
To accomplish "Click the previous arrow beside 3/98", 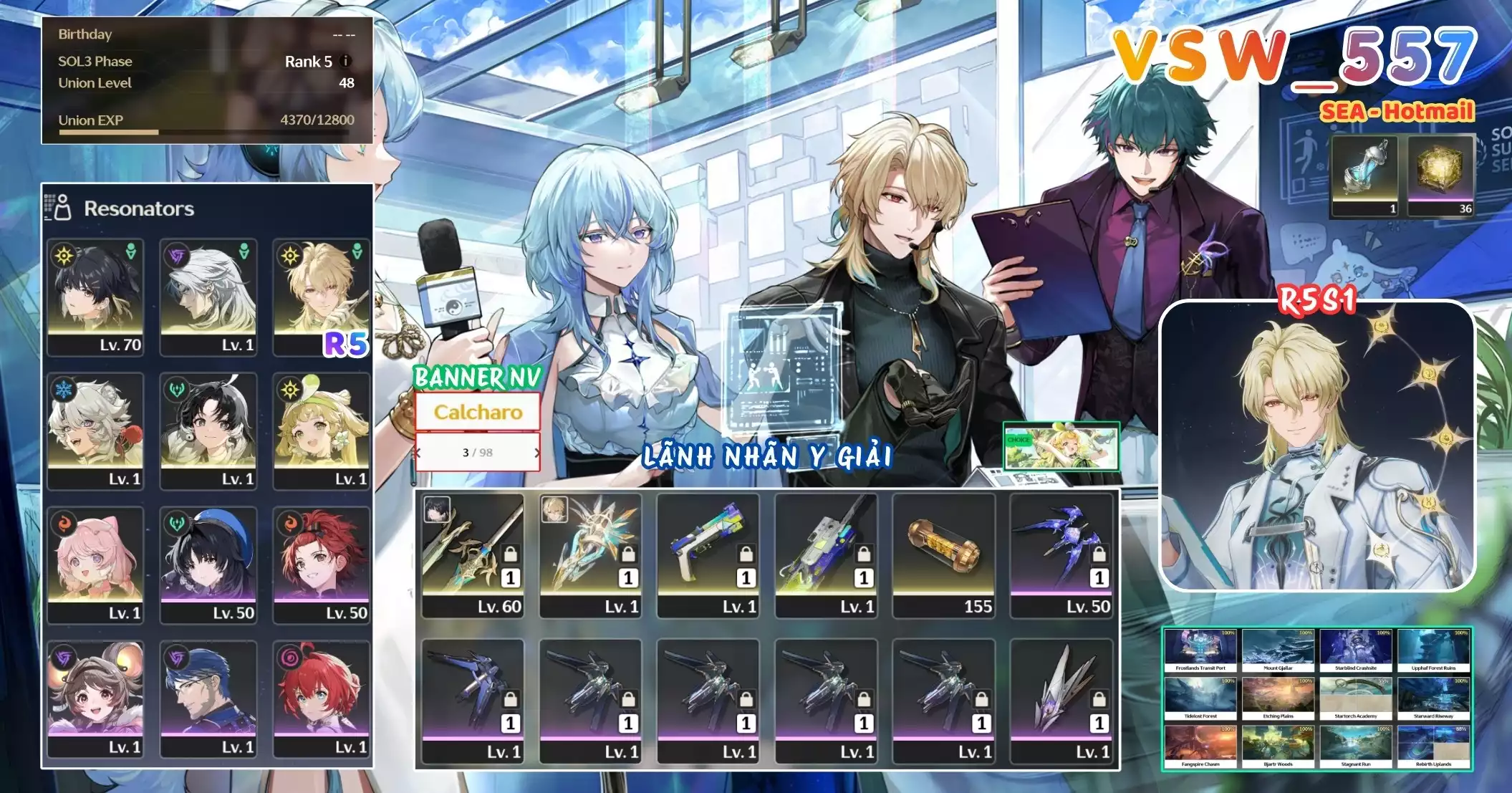I will pyautogui.click(x=418, y=453).
